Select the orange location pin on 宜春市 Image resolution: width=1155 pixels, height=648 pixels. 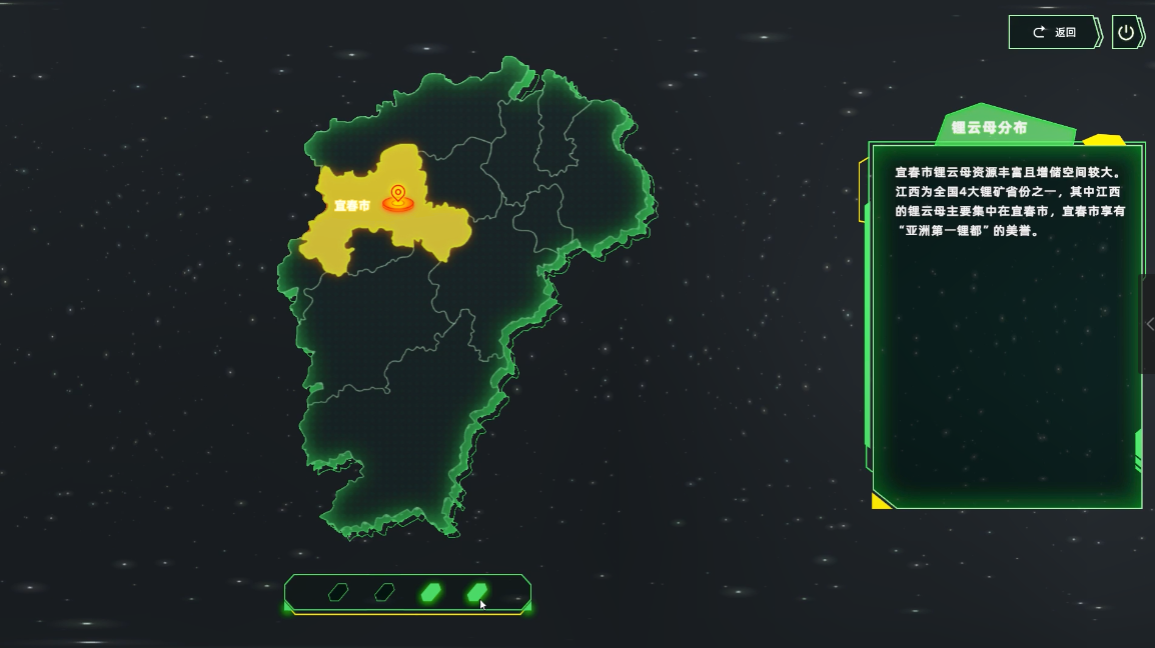(398, 195)
